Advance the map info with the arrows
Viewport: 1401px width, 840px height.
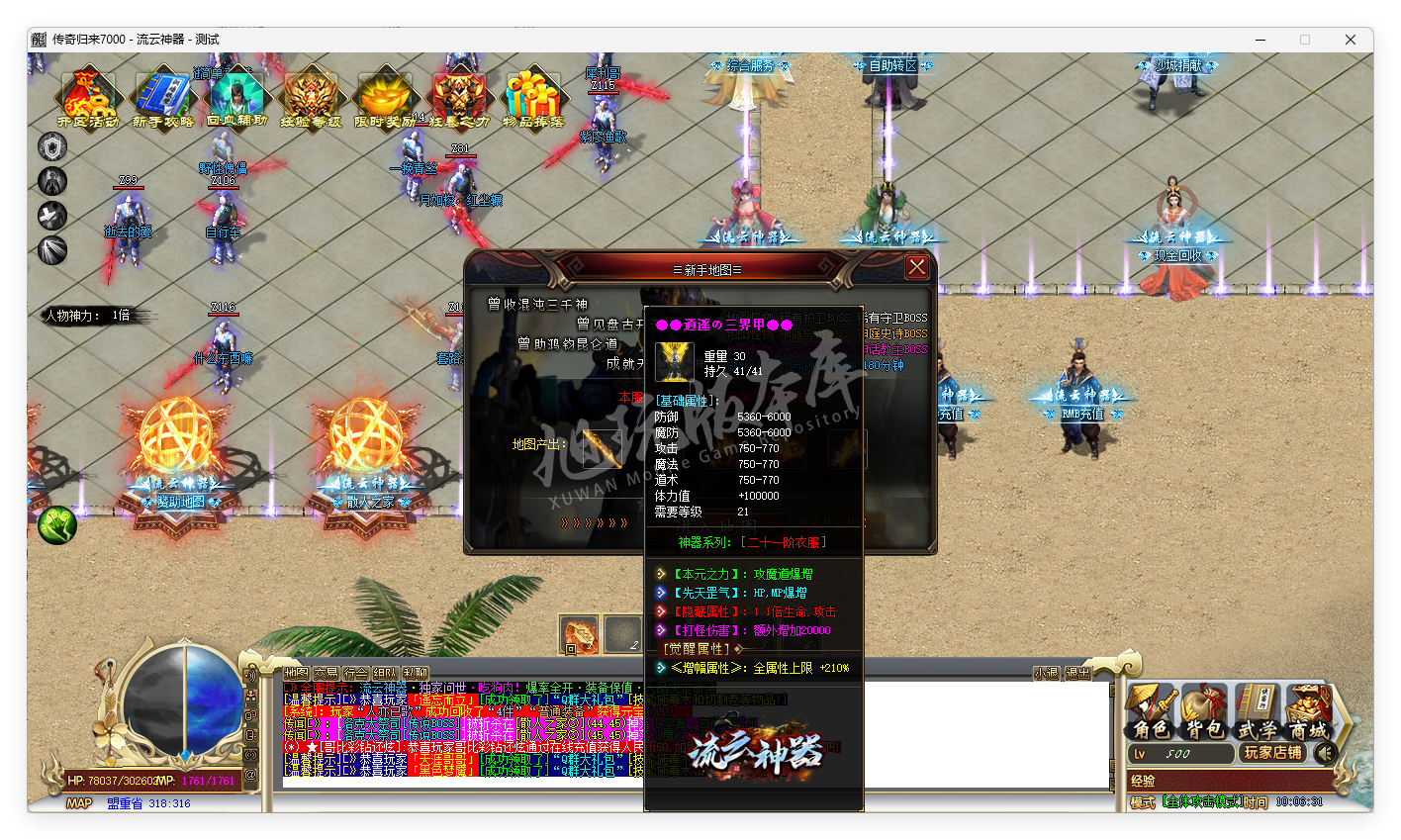tap(593, 522)
